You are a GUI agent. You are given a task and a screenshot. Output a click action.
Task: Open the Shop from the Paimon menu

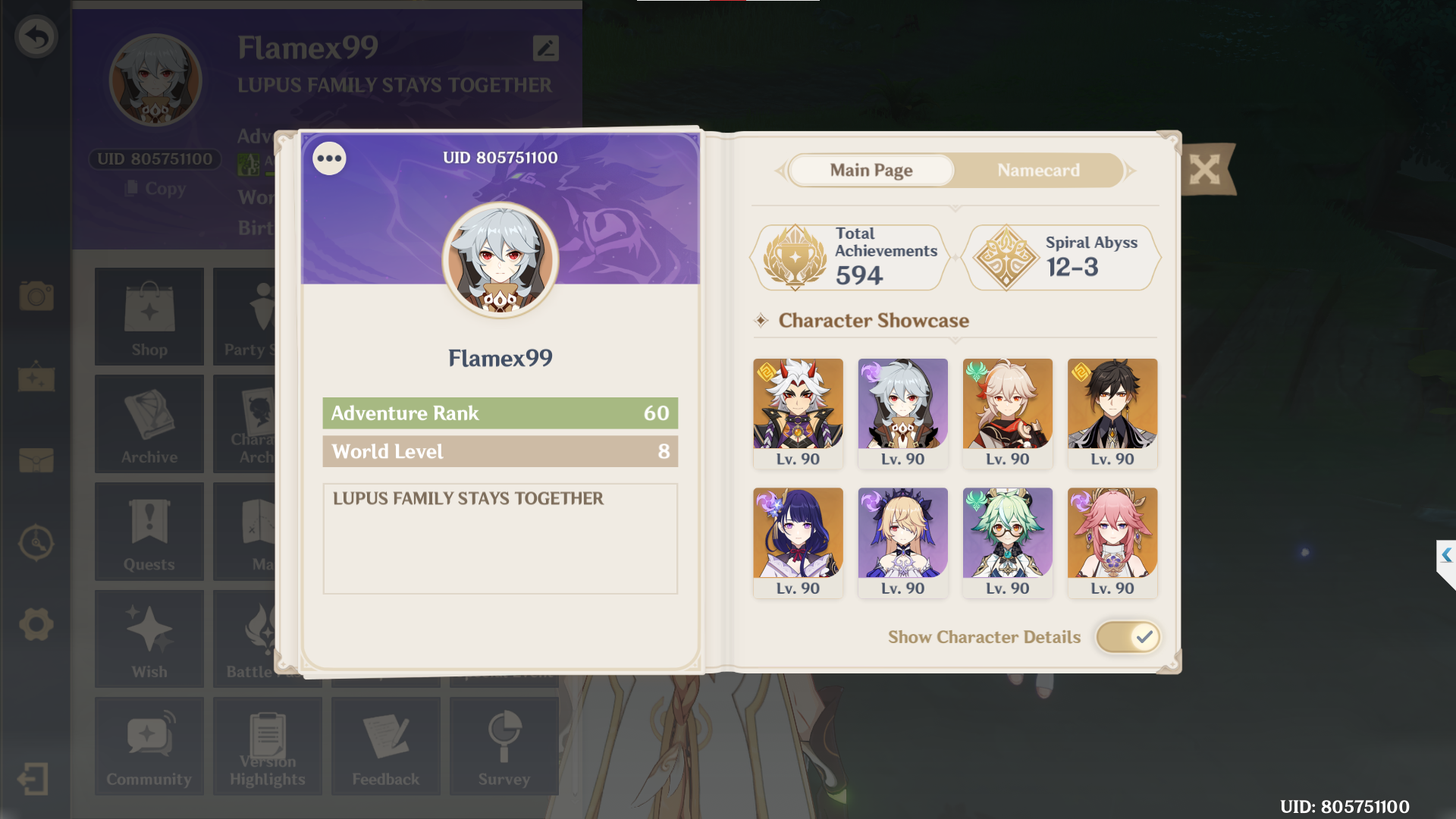point(149,316)
